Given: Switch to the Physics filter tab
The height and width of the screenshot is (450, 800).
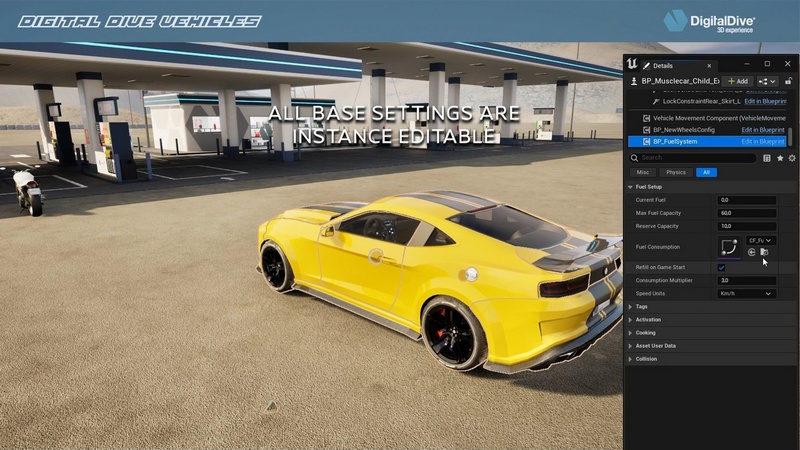Looking at the screenshot, I should point(676,172).
